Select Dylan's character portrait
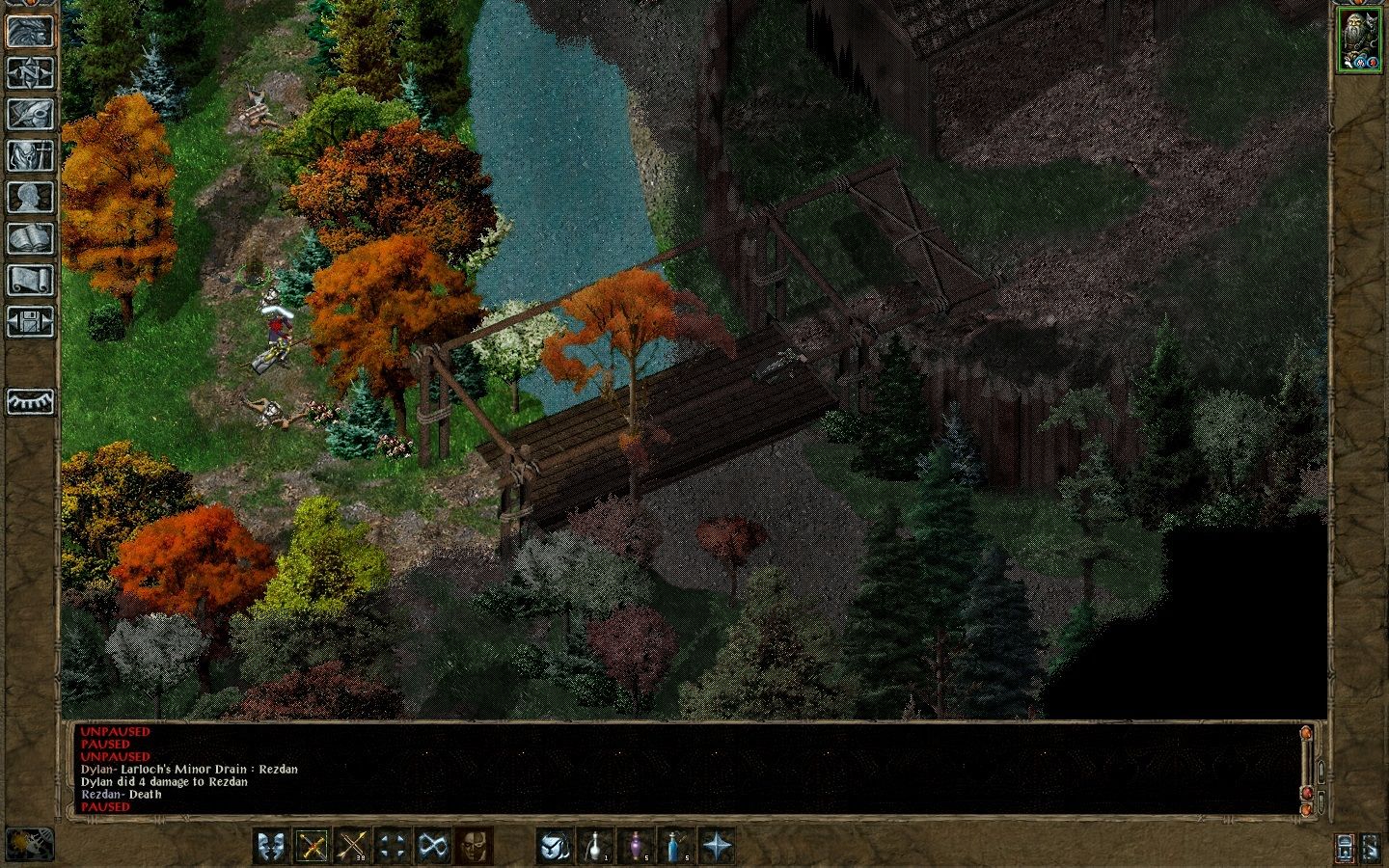Screen dimensions: 1389x868 point(1359,41)
